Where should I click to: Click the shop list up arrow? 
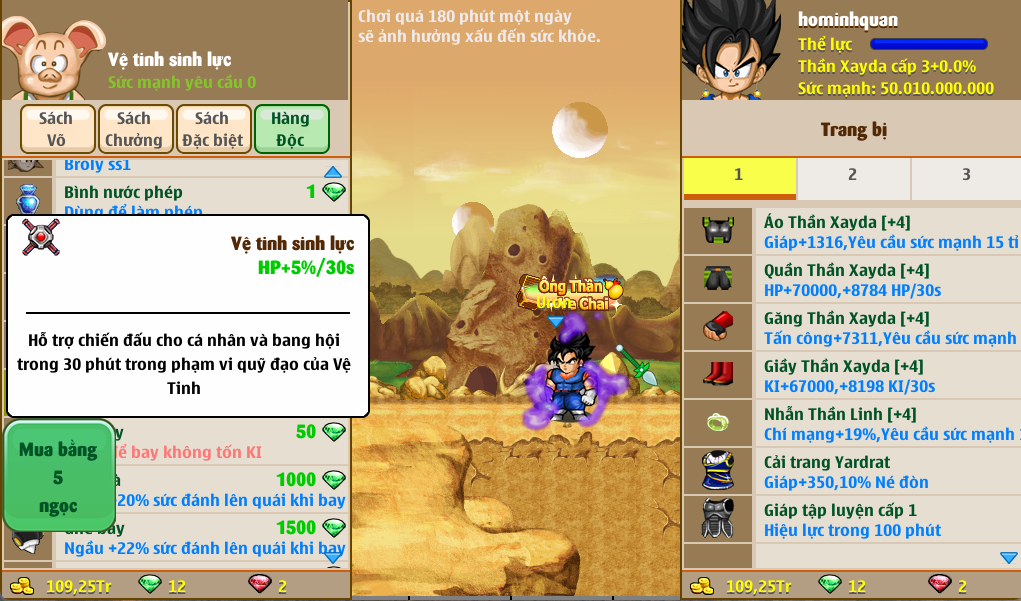(333, 172)
